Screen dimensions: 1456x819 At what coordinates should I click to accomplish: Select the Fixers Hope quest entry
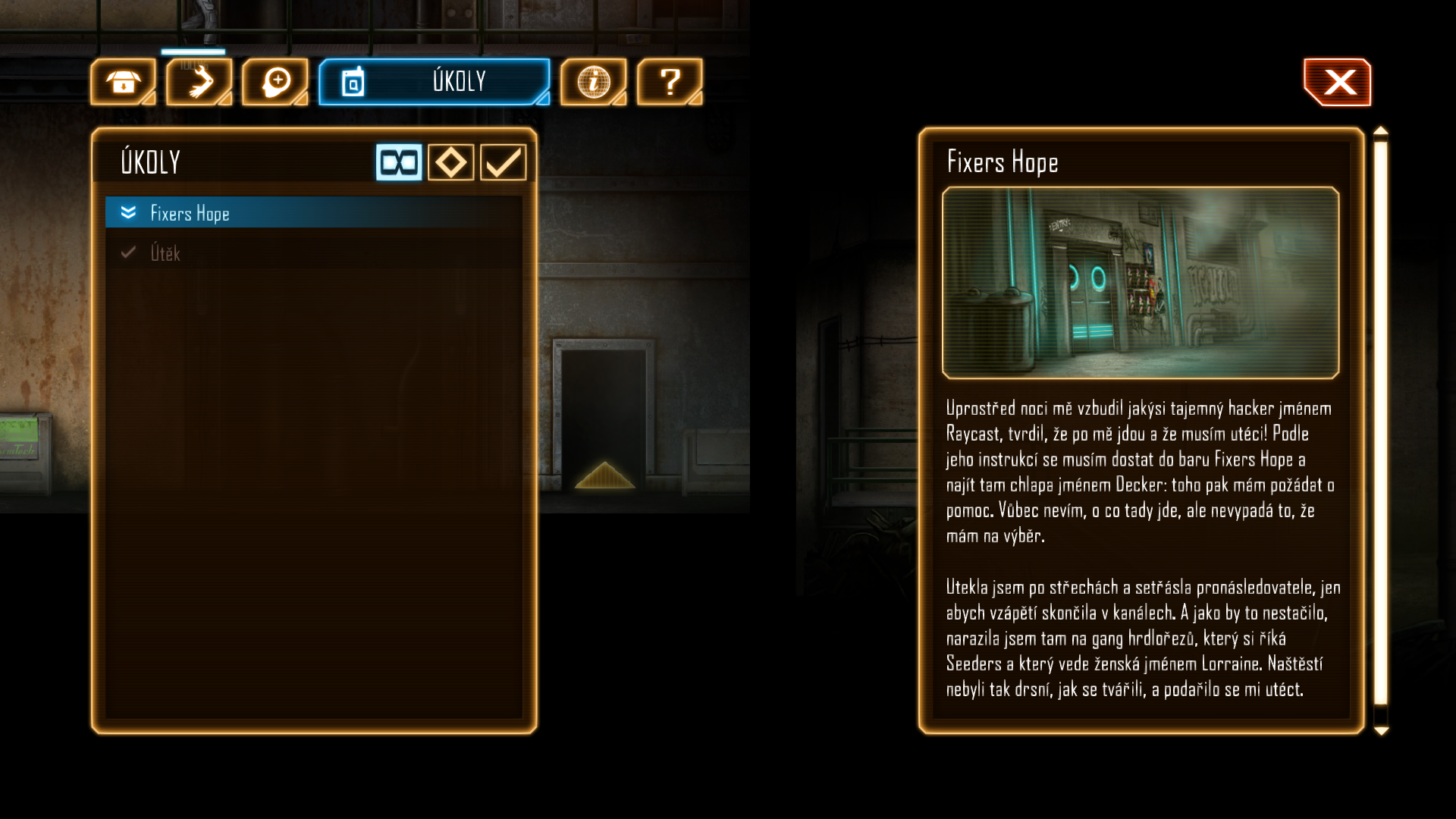point(313,213)
